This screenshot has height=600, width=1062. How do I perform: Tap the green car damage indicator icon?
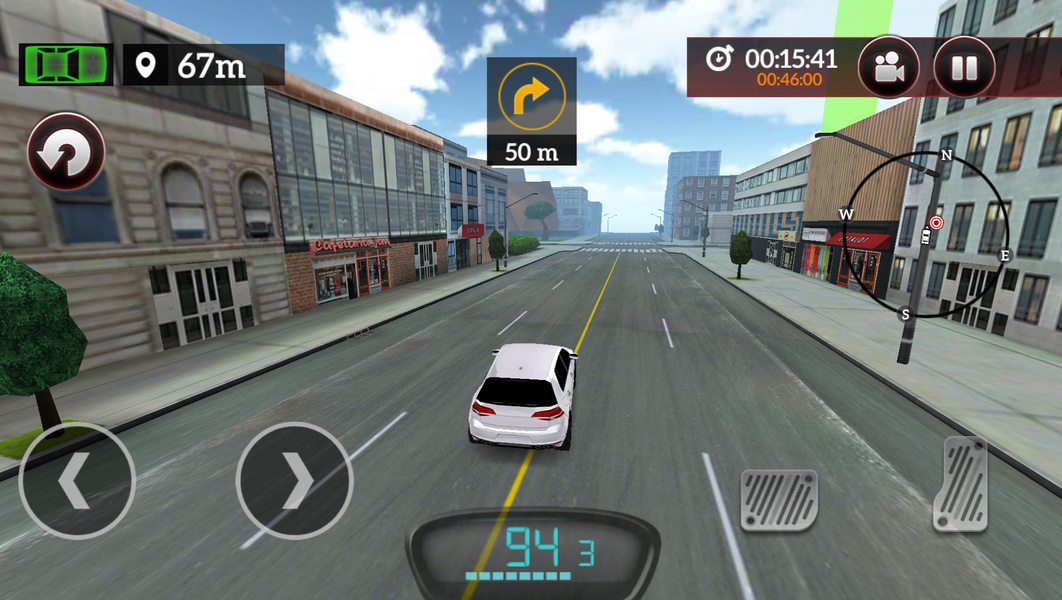point(66,64)
